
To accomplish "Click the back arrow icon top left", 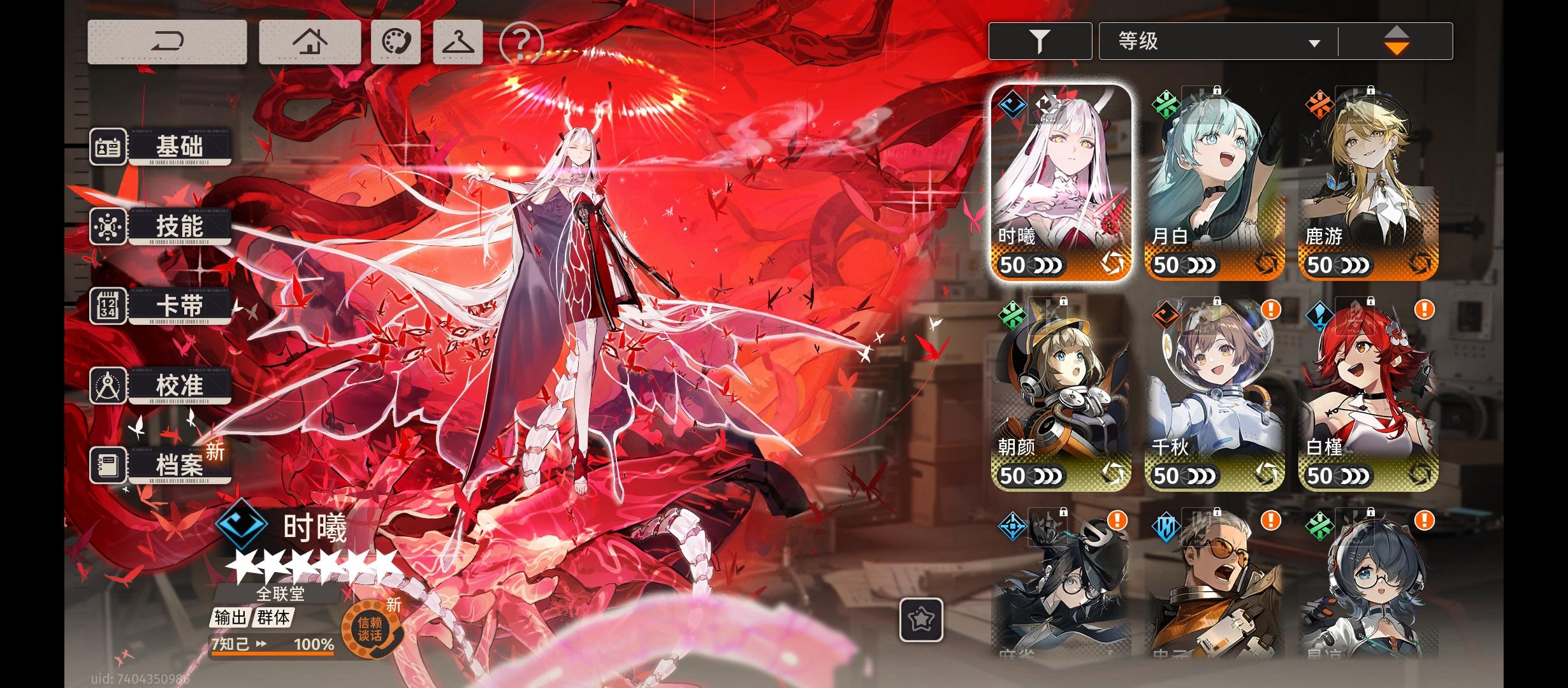I will (x=168, y=41).
